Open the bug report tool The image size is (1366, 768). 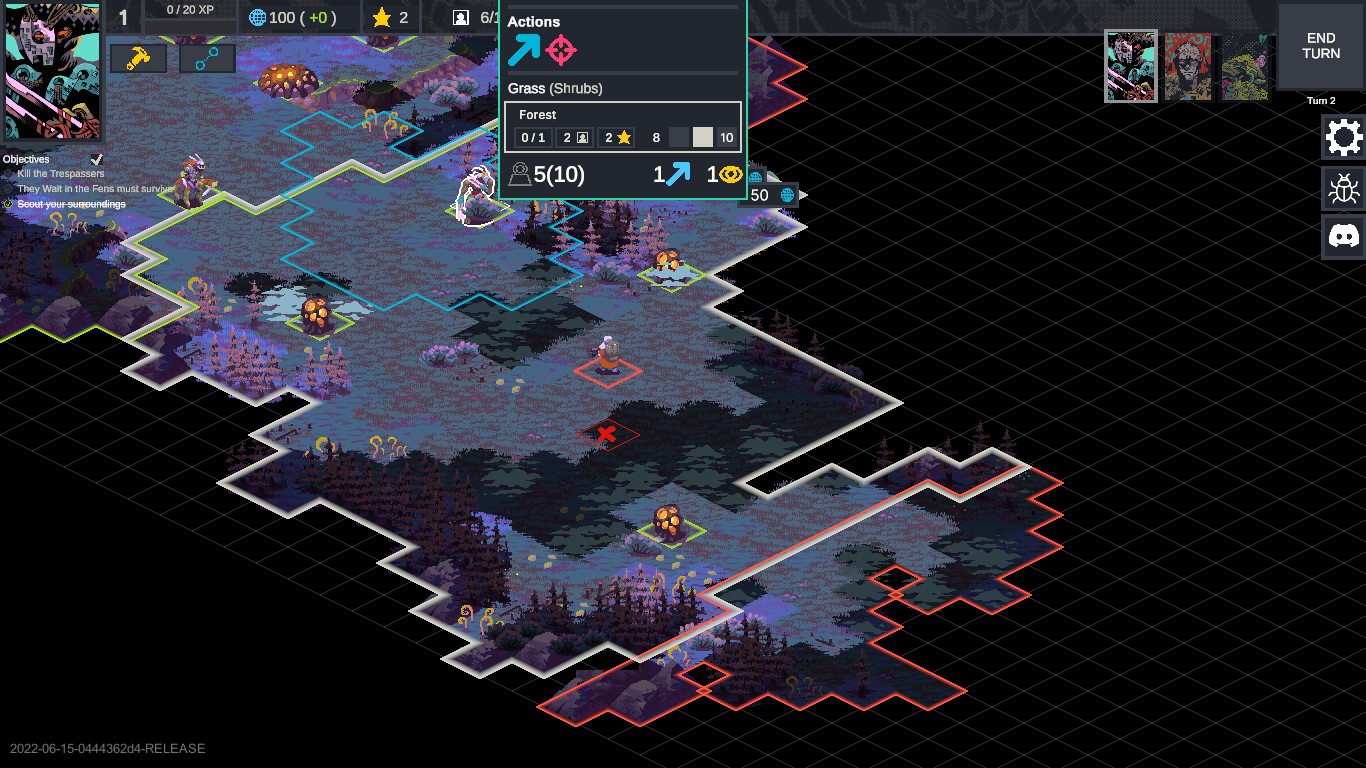point(1343,187)
